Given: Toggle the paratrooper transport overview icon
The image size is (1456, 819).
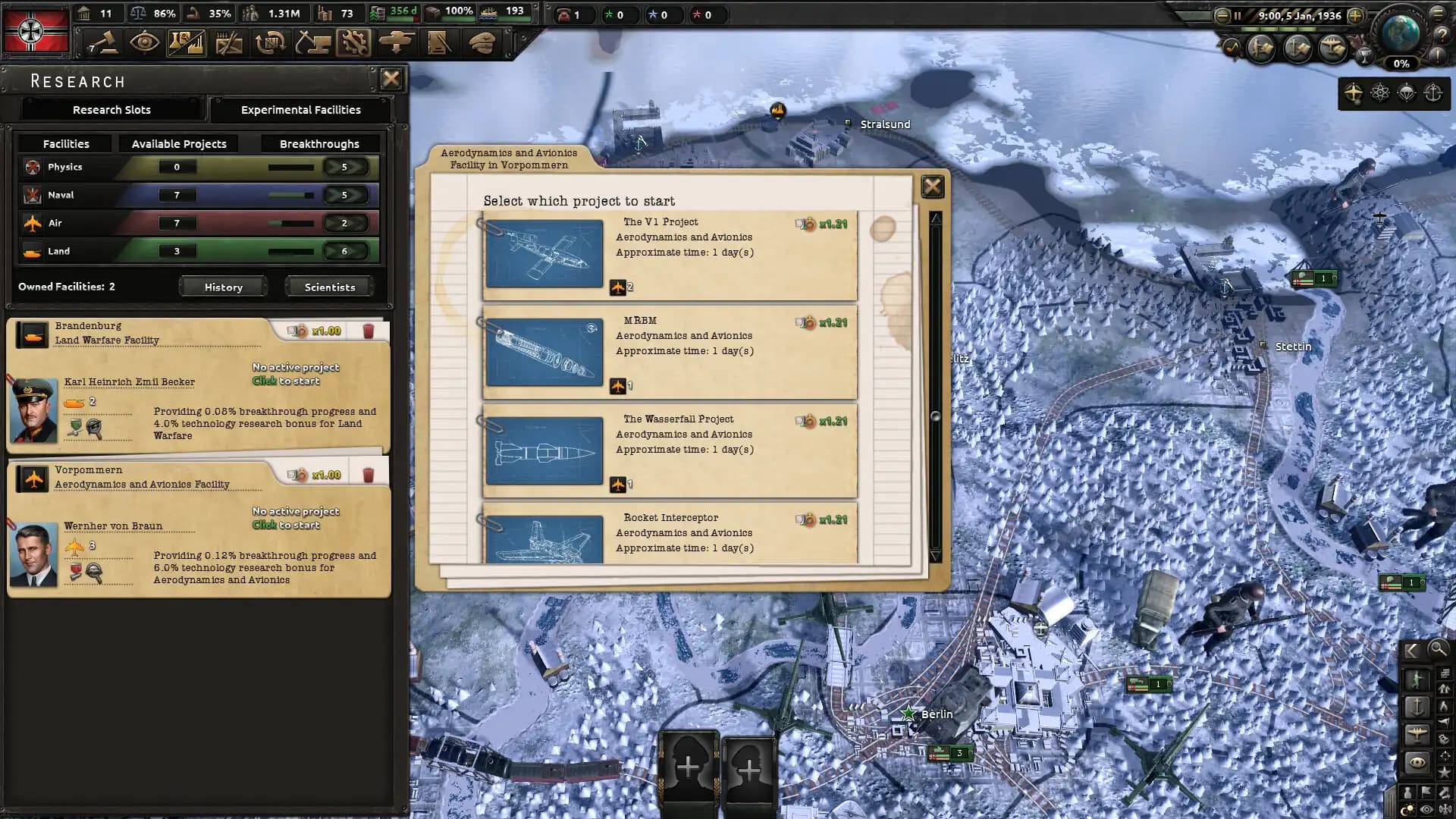Looking at the screenshot, I should (x=1405, y=93).
